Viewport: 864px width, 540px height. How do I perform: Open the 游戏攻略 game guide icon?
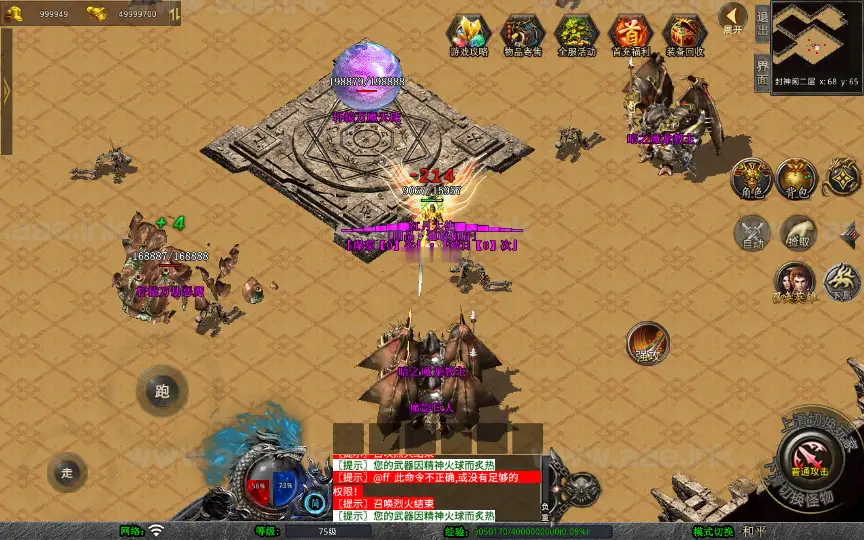click(467, 35)
